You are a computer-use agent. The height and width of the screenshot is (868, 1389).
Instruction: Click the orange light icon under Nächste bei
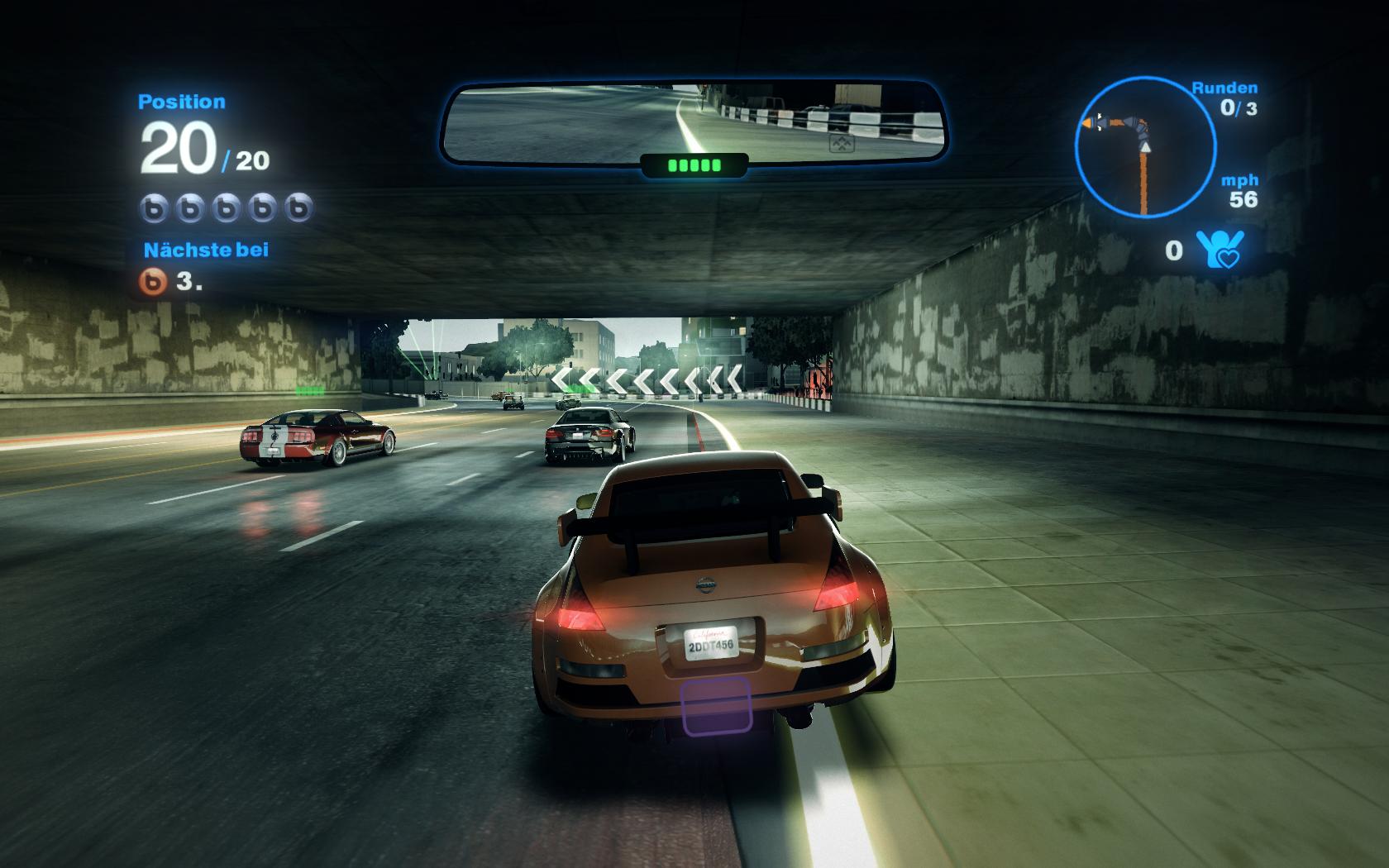(x=154, y=281)
